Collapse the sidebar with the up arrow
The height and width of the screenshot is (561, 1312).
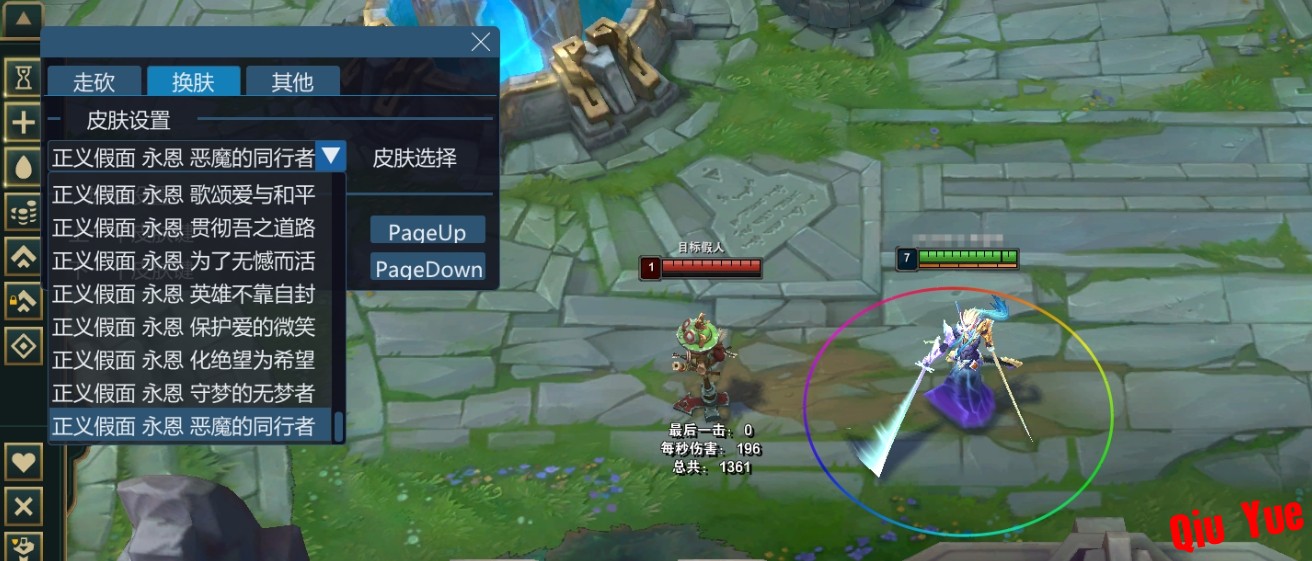(23, 18)
